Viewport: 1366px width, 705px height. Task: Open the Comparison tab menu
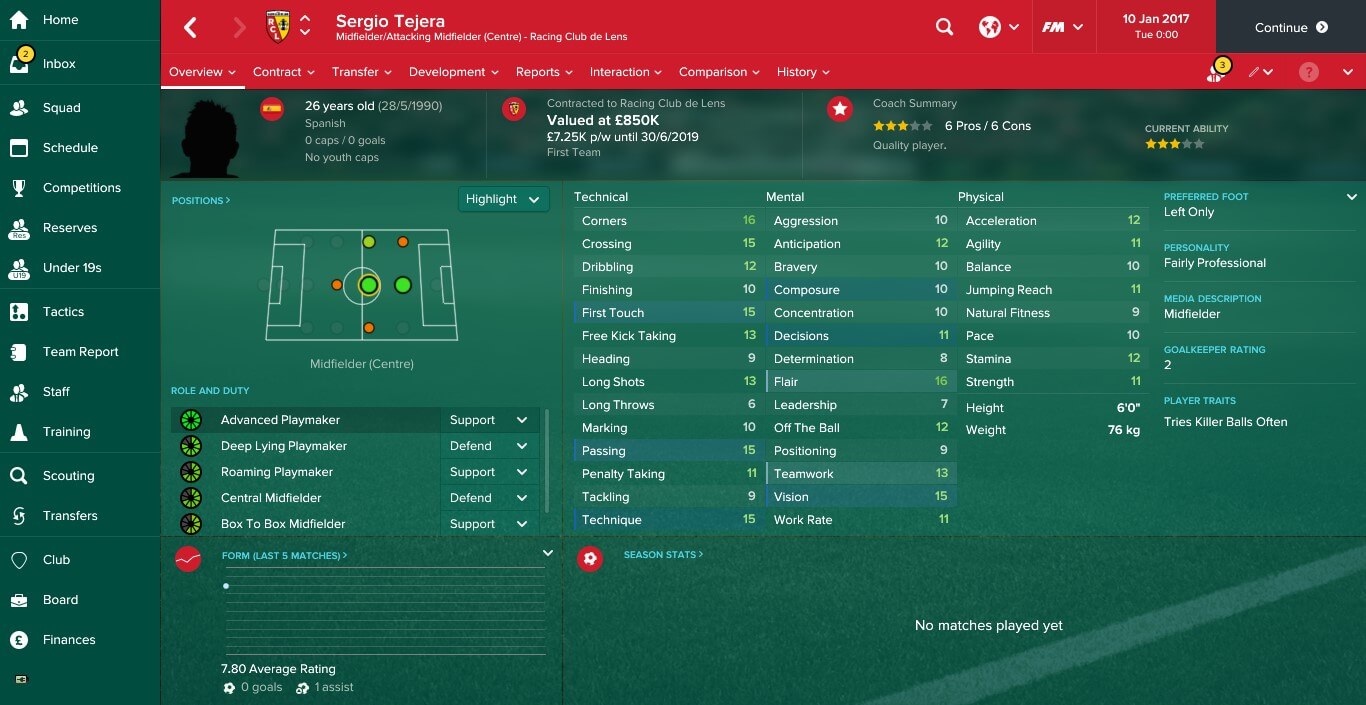coord(719,72)
